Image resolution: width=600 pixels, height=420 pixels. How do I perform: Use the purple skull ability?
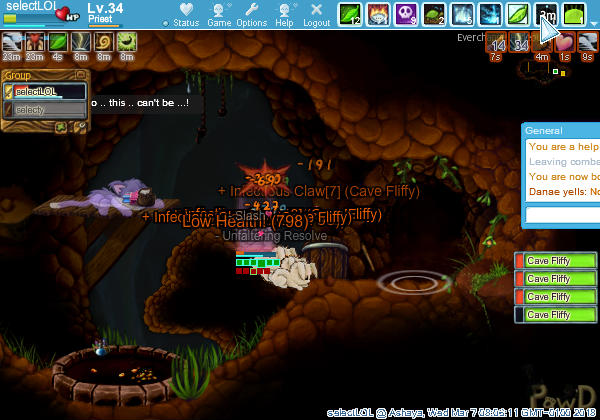406,14
